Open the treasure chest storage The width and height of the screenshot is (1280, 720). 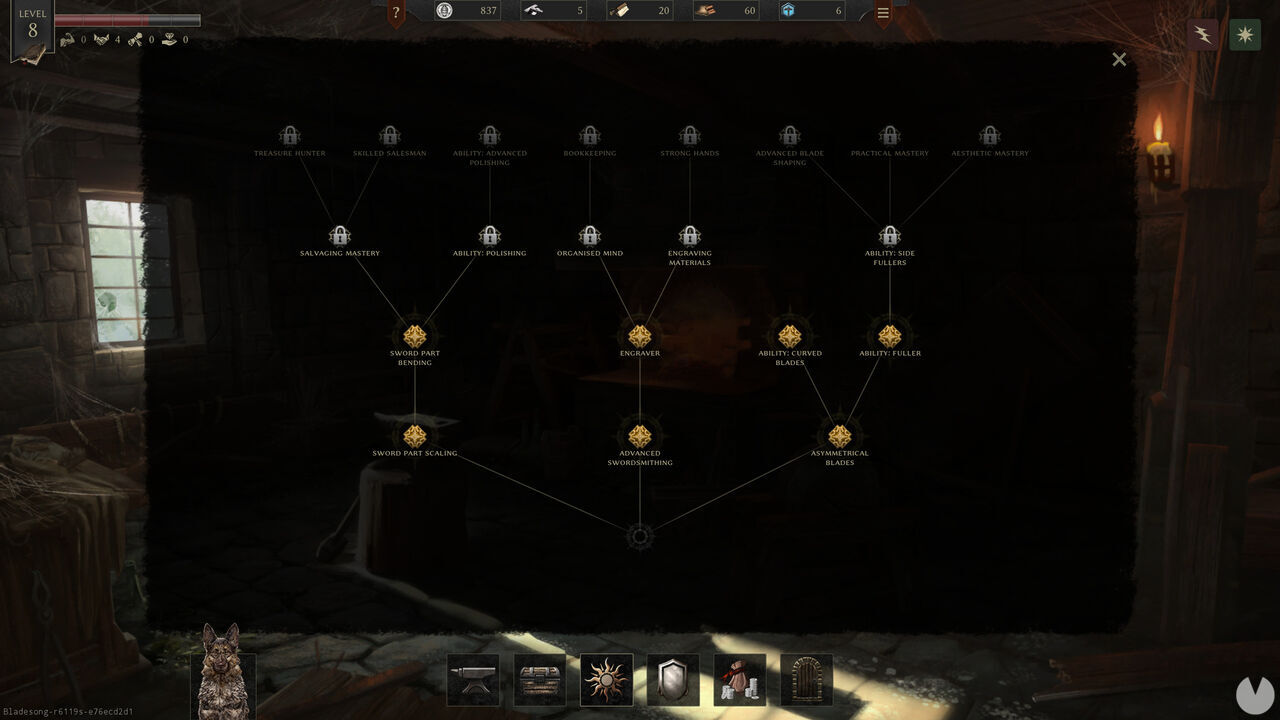pyautogui.click(x=540, y=680)
